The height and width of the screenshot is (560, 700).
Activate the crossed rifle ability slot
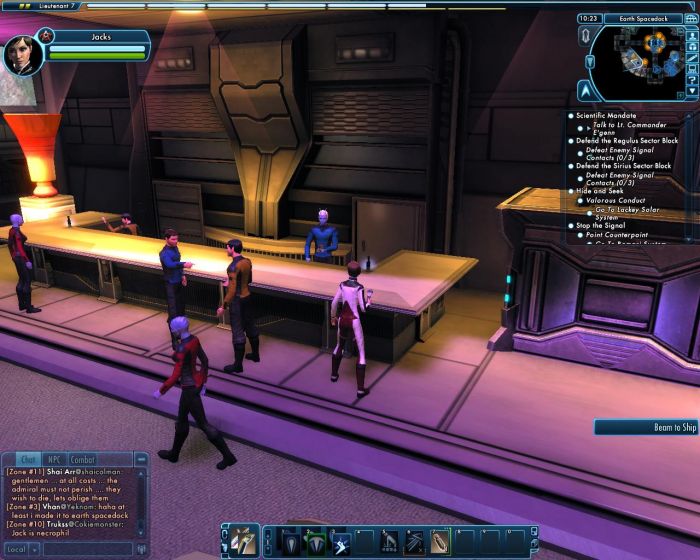[415, 541]
